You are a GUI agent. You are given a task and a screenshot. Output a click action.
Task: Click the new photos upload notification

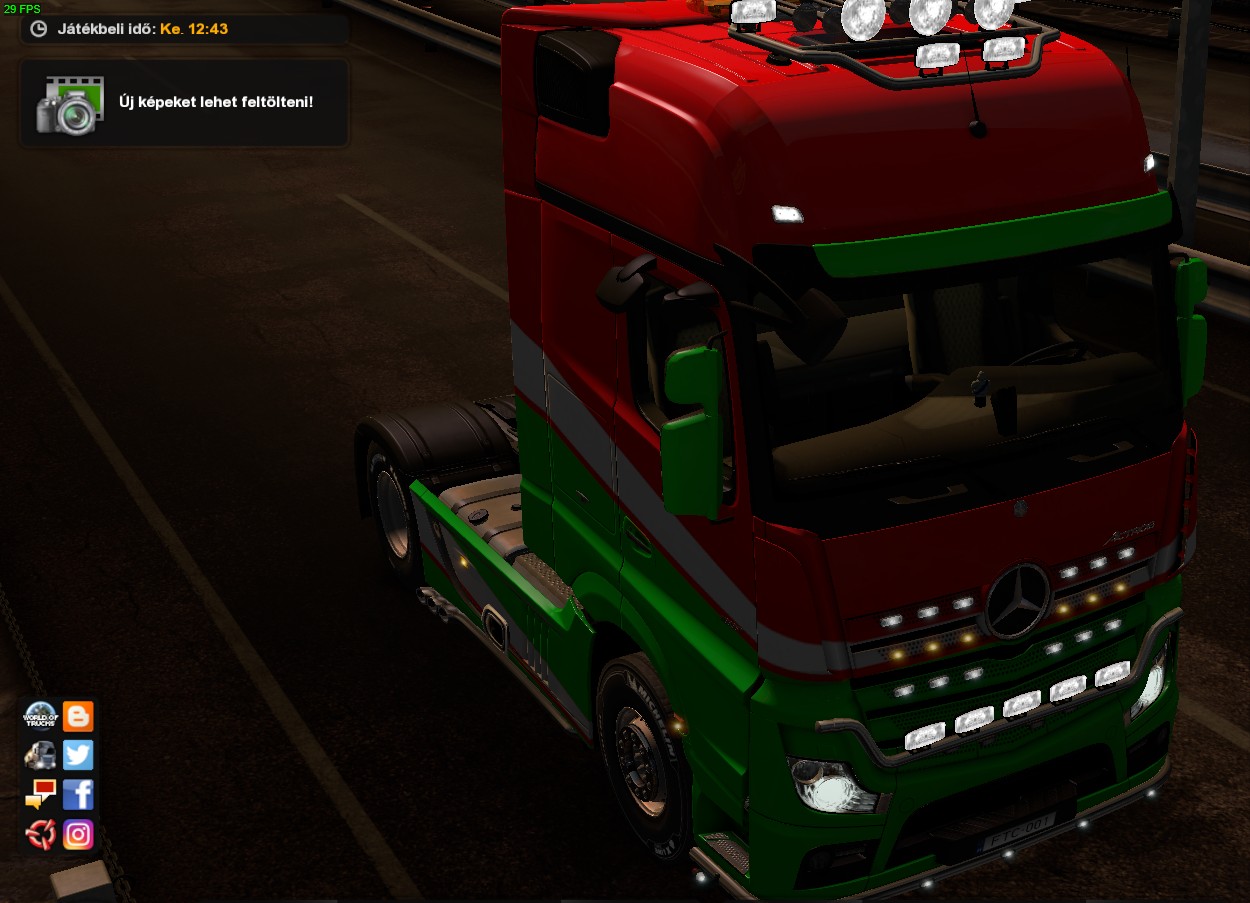(184, 103)
